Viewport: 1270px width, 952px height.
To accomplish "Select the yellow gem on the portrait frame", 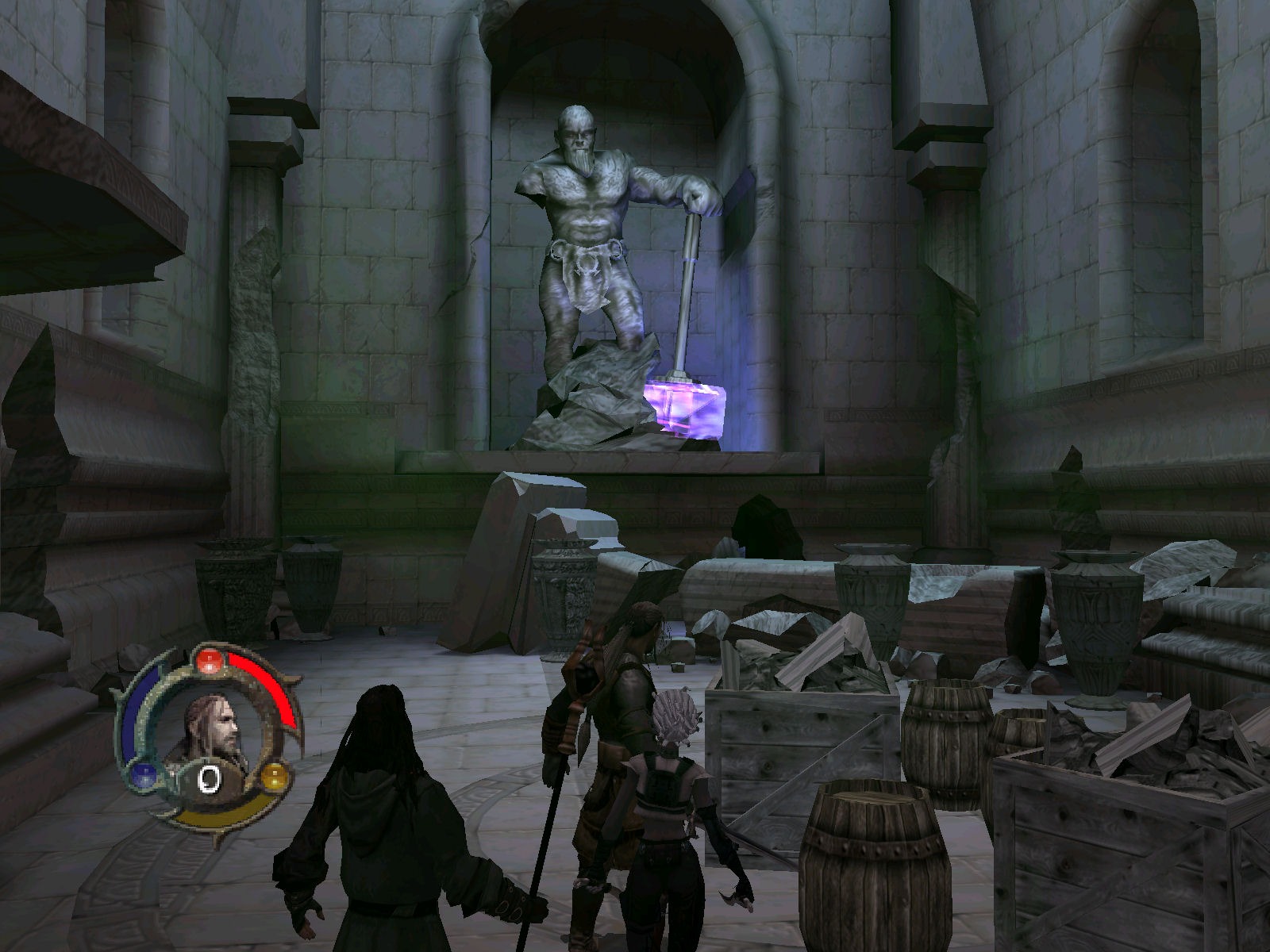I will pyautogui.click(x=275, y=775).
